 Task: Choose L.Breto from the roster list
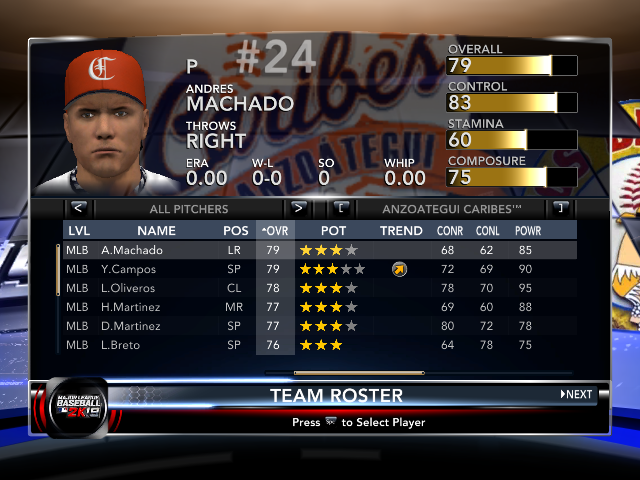124,345
